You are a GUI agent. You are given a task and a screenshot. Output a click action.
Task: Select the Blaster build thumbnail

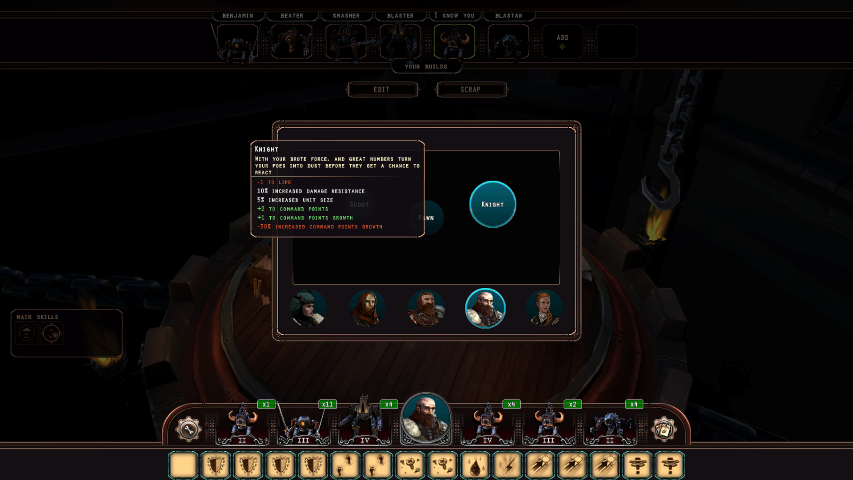[x=400, y=42]
